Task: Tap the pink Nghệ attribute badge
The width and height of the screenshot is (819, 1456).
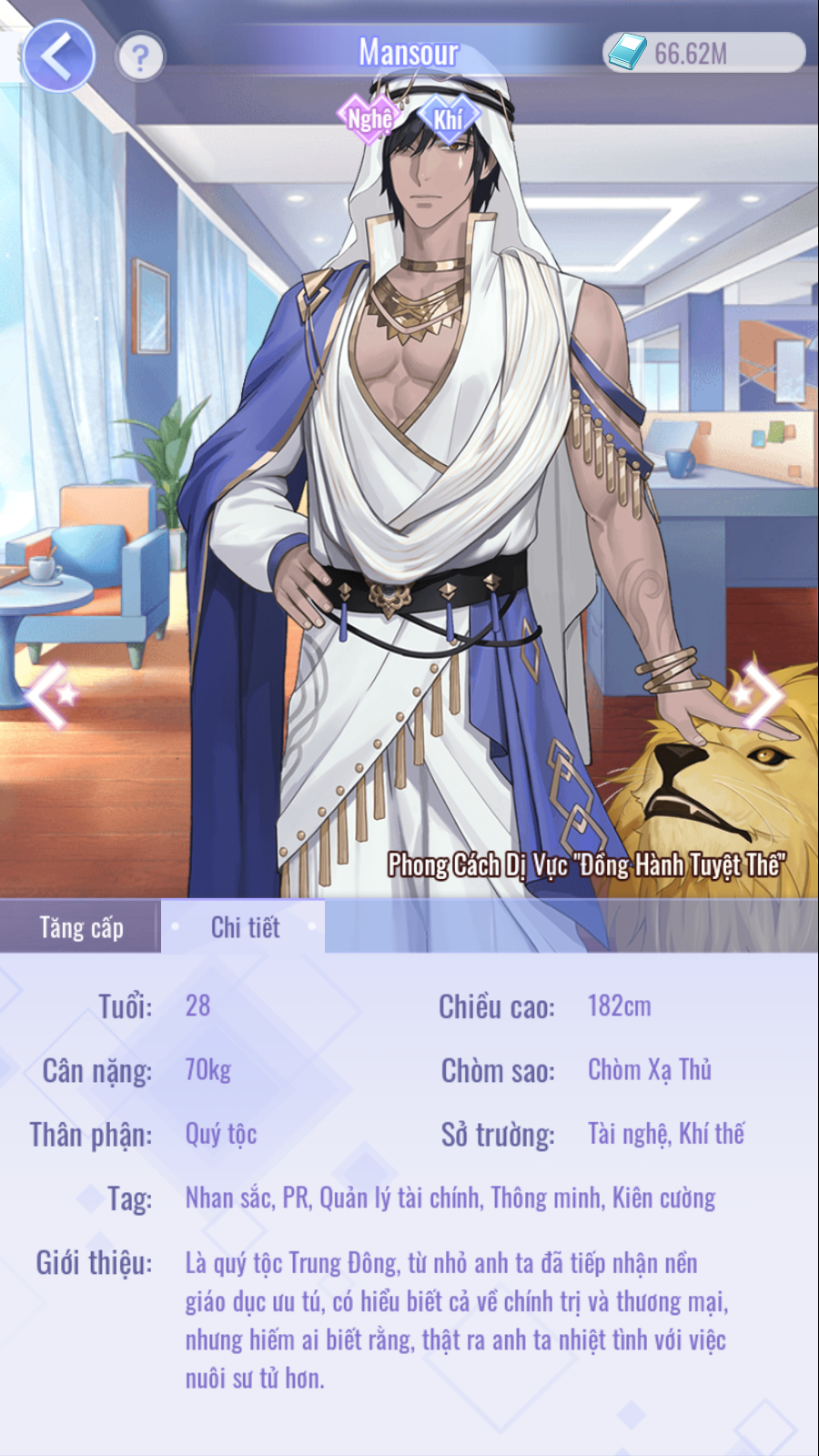Action: [x=369, y=118]
